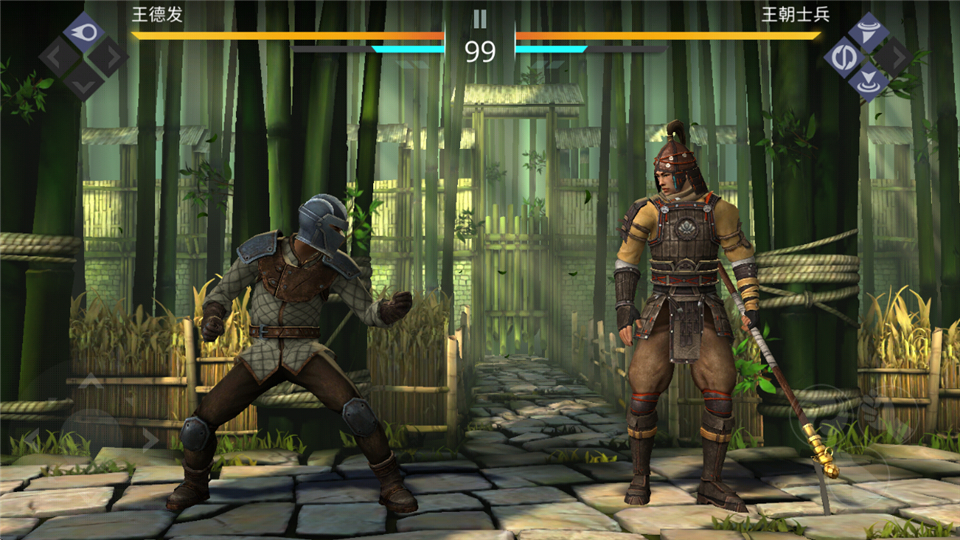Tap the downward slam ability diamond
This screenshot has height=540, width=960.
coord(868,81)
